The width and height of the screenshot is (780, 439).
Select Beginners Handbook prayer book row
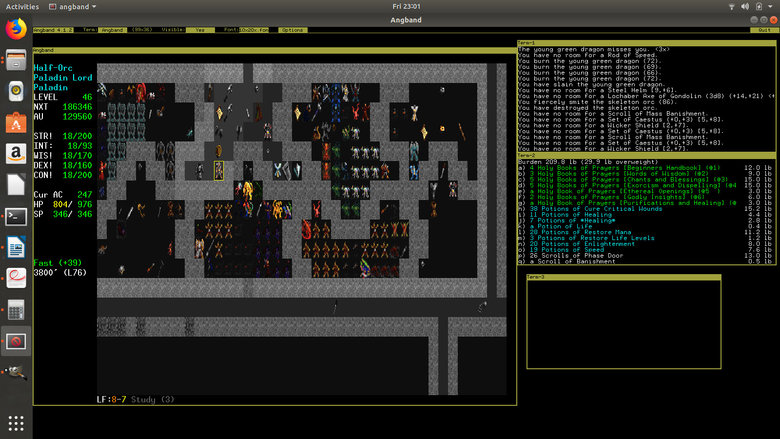point(620,166)
